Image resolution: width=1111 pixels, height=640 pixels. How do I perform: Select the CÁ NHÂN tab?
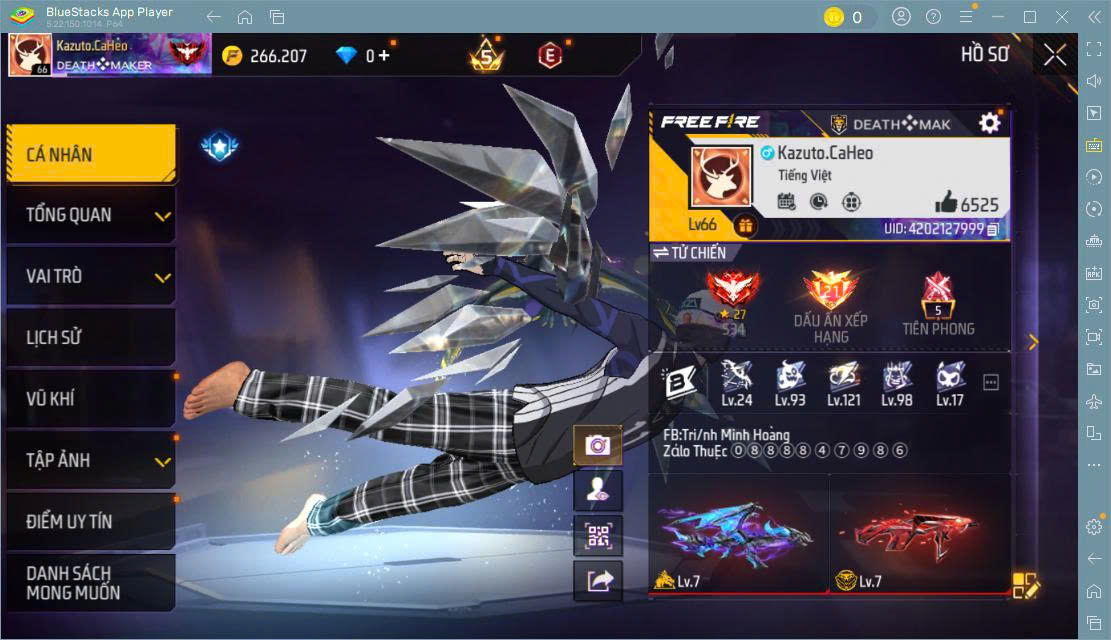90,154
